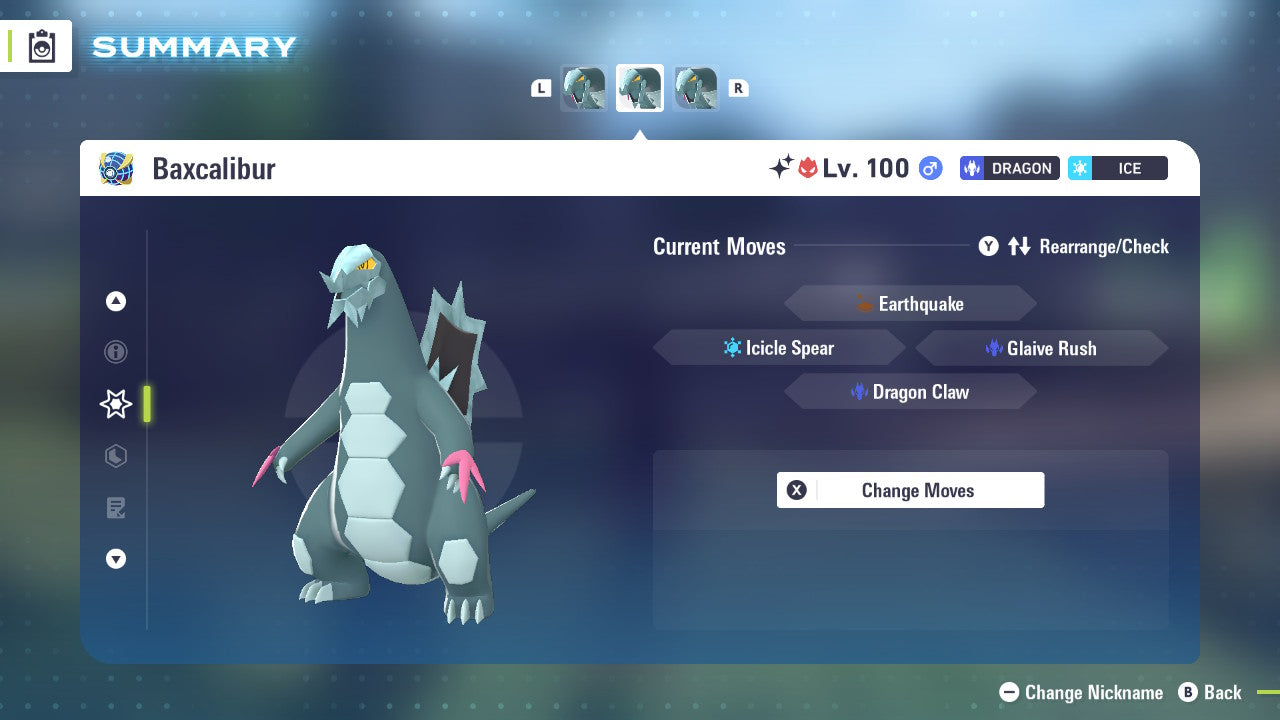
Task: Select the Info page icon in sidebar
Action: point(115,352)
